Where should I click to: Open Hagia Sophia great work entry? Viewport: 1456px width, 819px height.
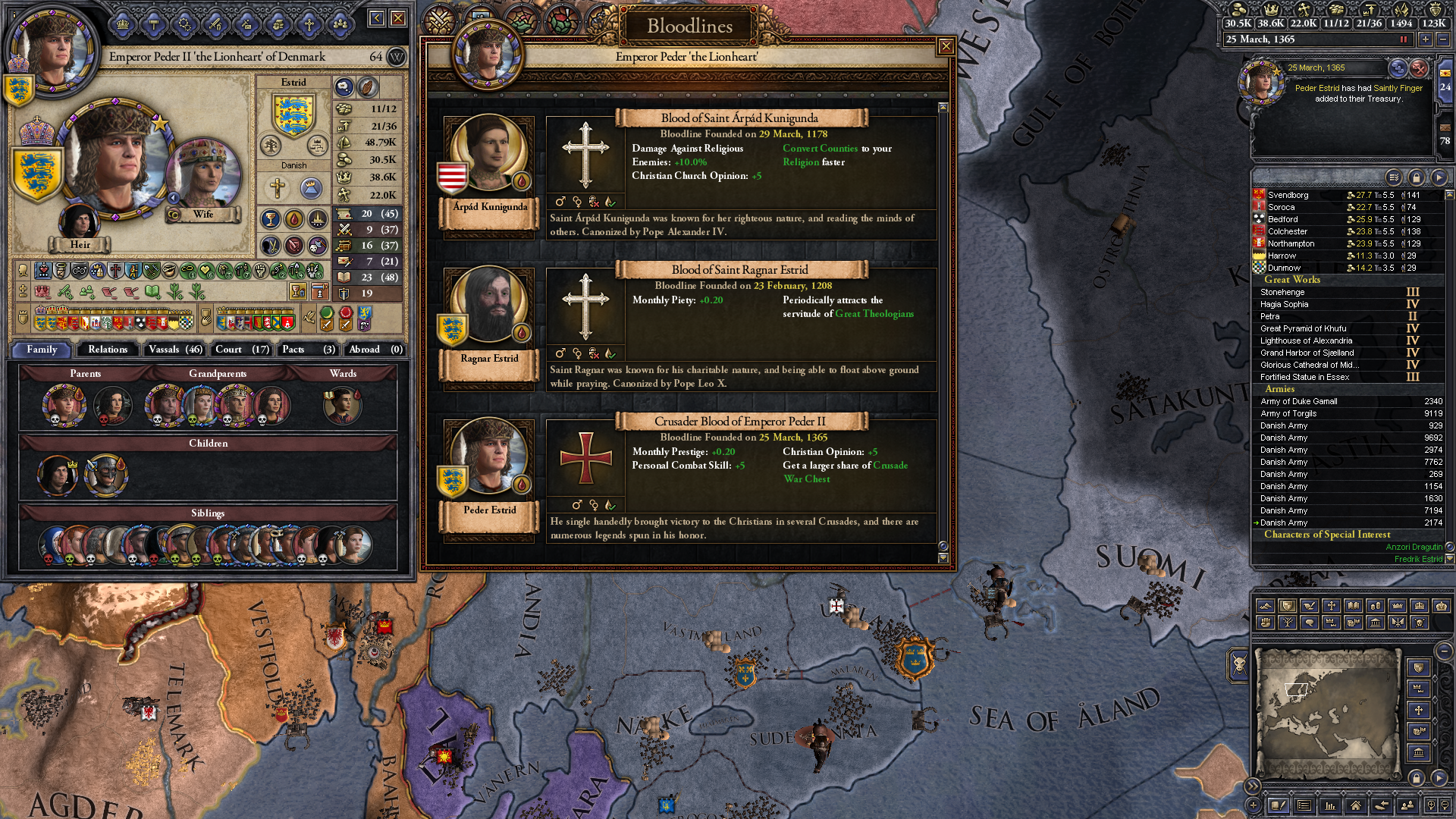click(x=1284, y=304)
